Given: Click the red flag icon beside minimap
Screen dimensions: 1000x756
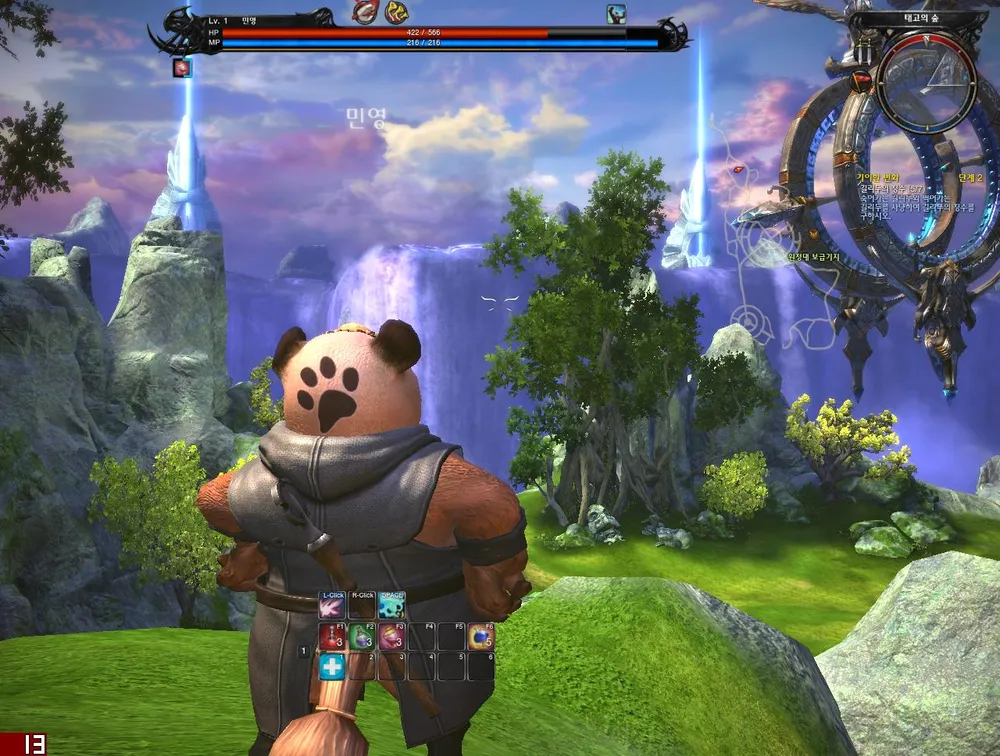Looking at the screenshot, I should point(862,80).
